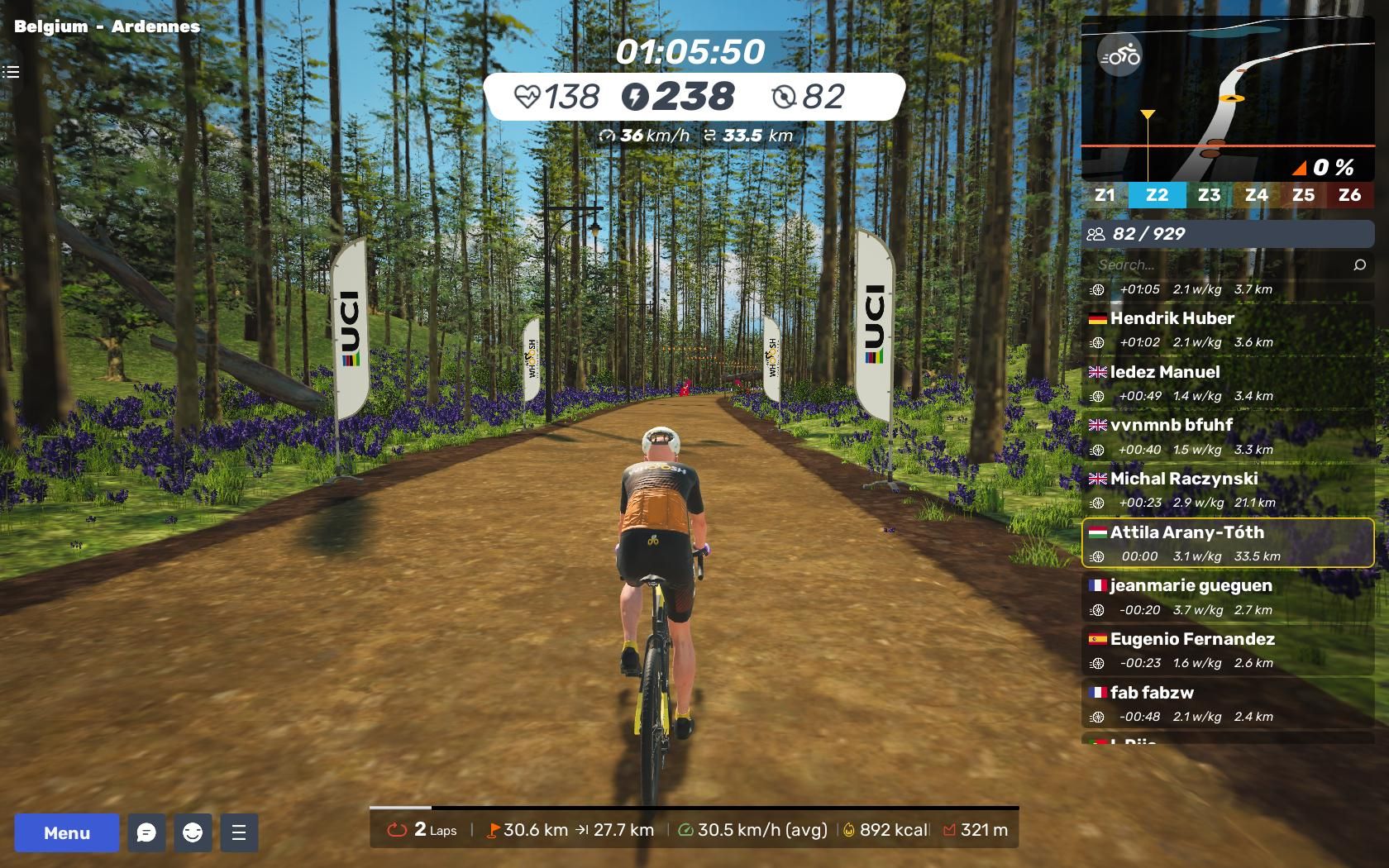Open the blue Menu button
The height and width of the screenshot is (868, 1389).
pyautogui.click(x=67, y=832)
